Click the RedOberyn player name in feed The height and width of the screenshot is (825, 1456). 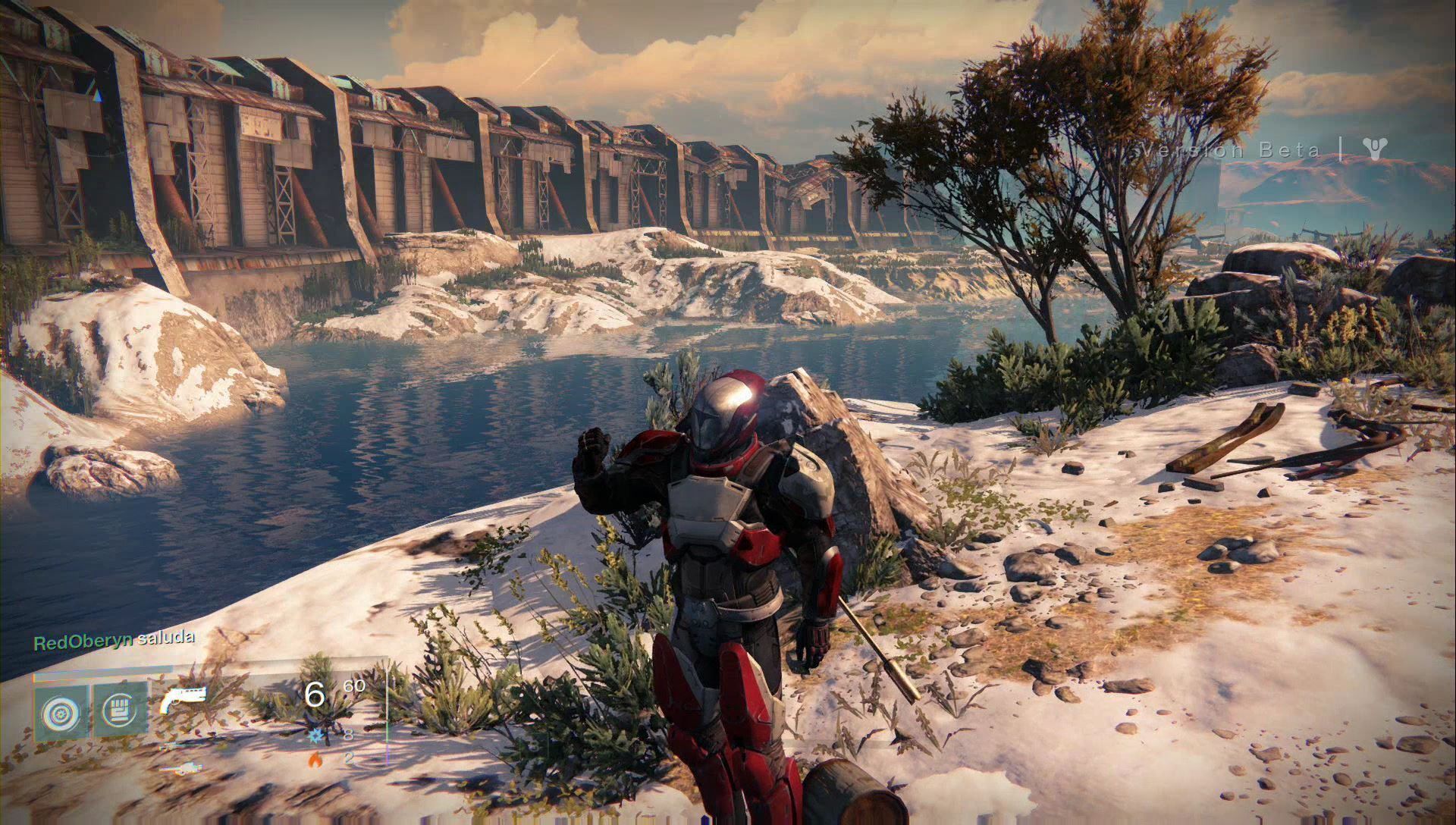[x=83, y=641]
